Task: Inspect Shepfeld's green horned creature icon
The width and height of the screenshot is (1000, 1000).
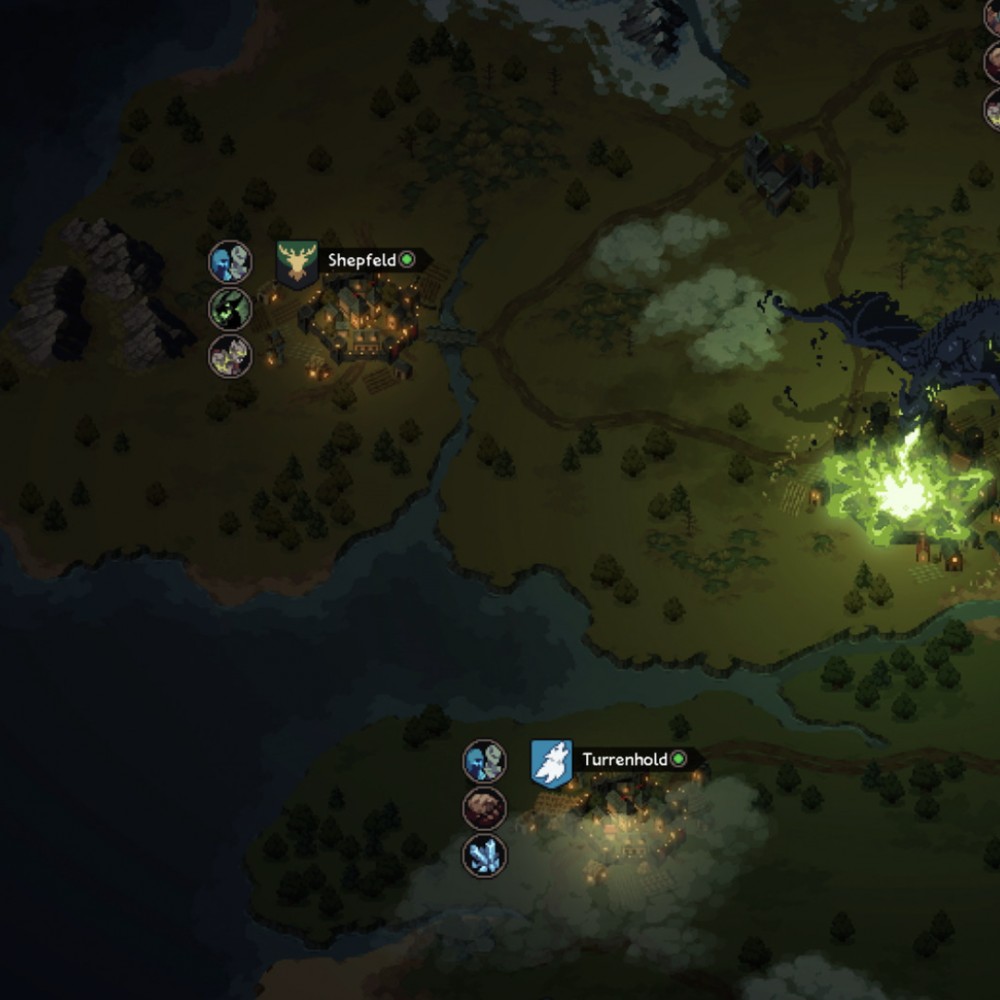Action: [230, 309]
